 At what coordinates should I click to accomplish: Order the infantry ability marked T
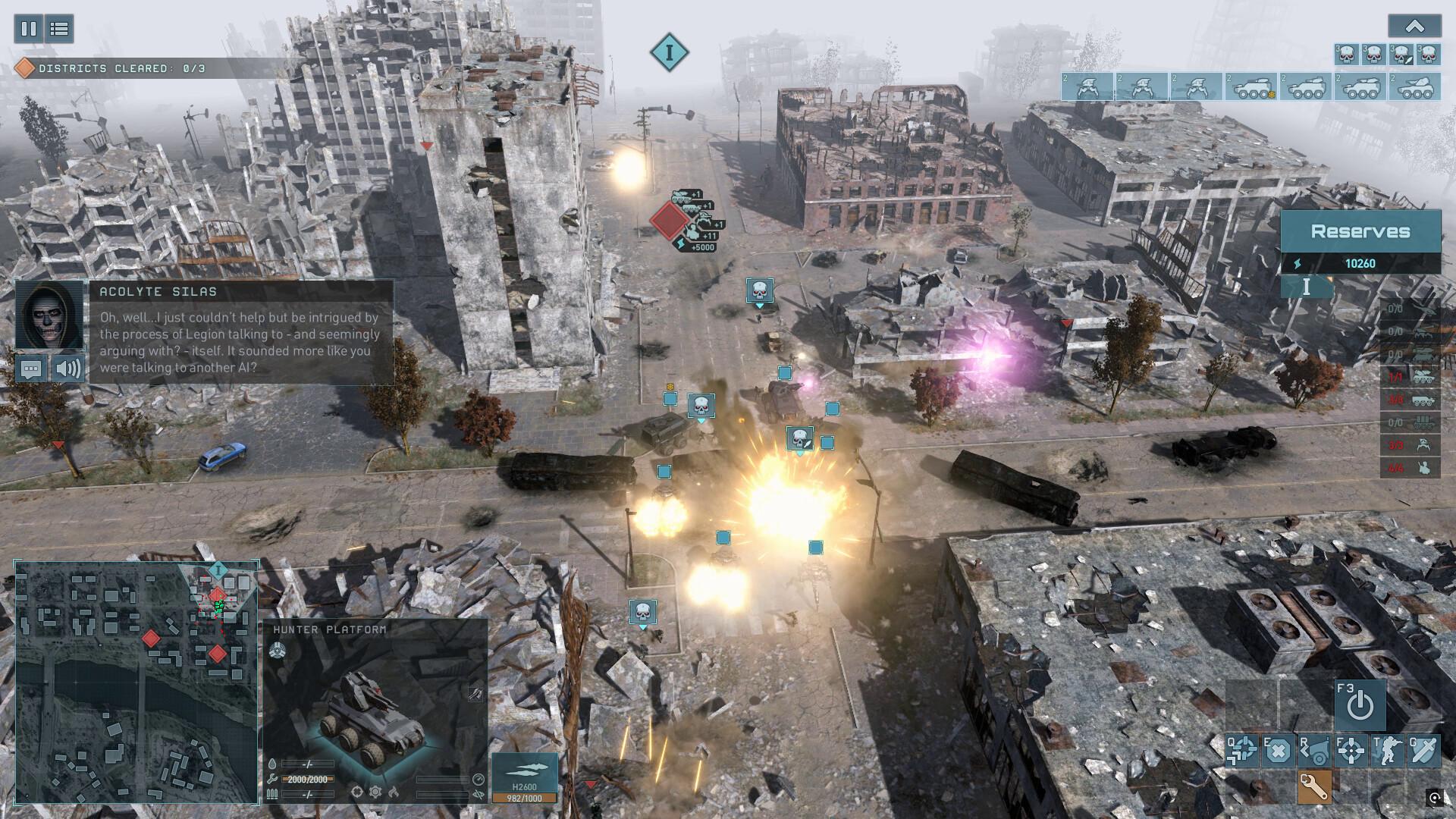pyautogui.click(x=1388, y=751)
